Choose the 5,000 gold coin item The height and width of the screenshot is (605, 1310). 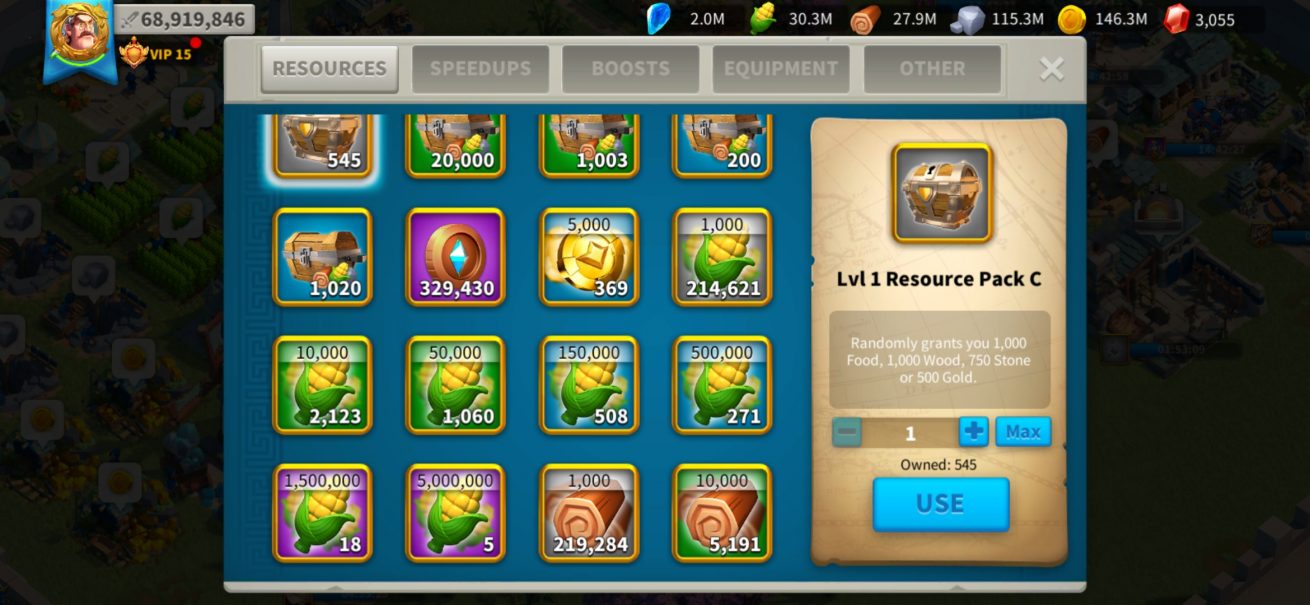pyautogui.click(x=589, y=257)
